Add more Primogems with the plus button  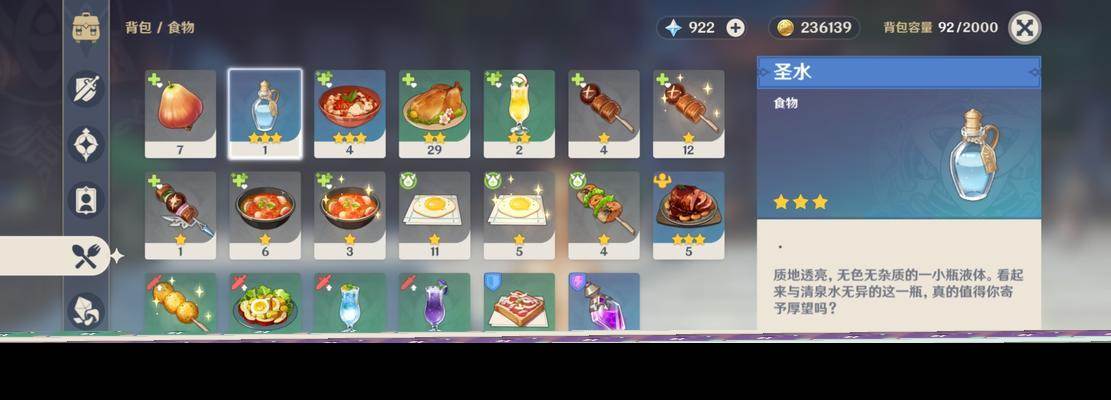point(735,28)
